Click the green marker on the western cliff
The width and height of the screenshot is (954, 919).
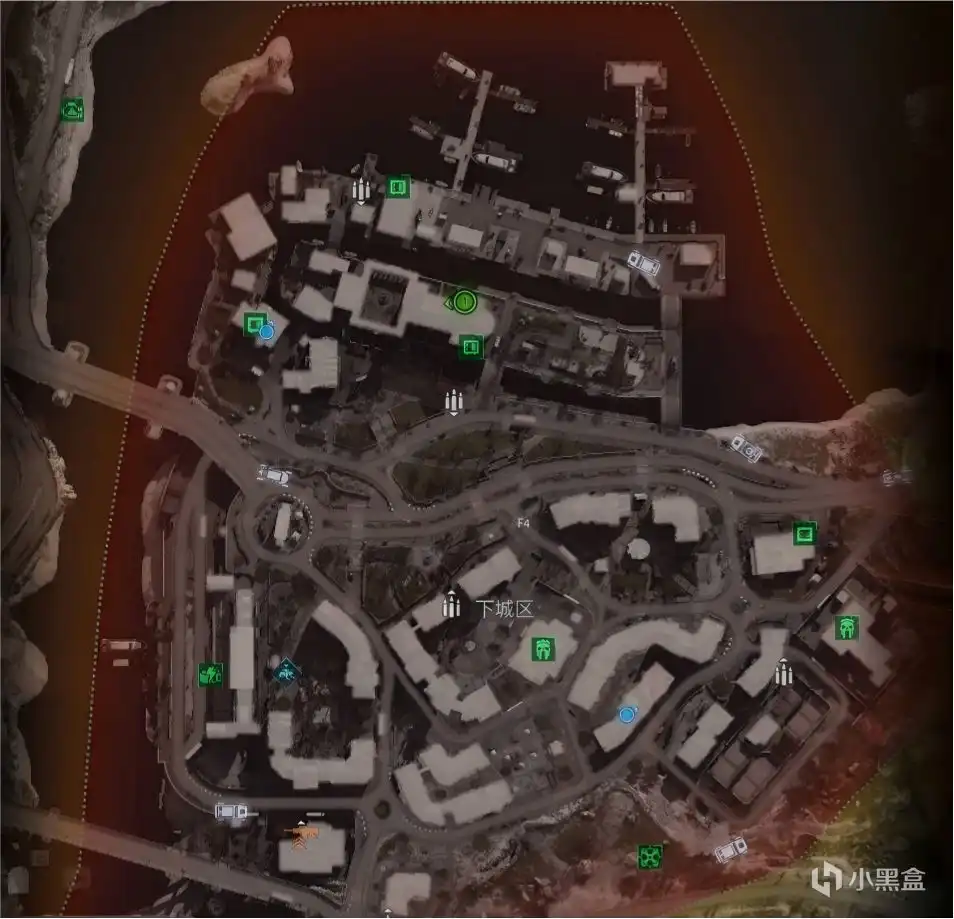pos(72,110)
